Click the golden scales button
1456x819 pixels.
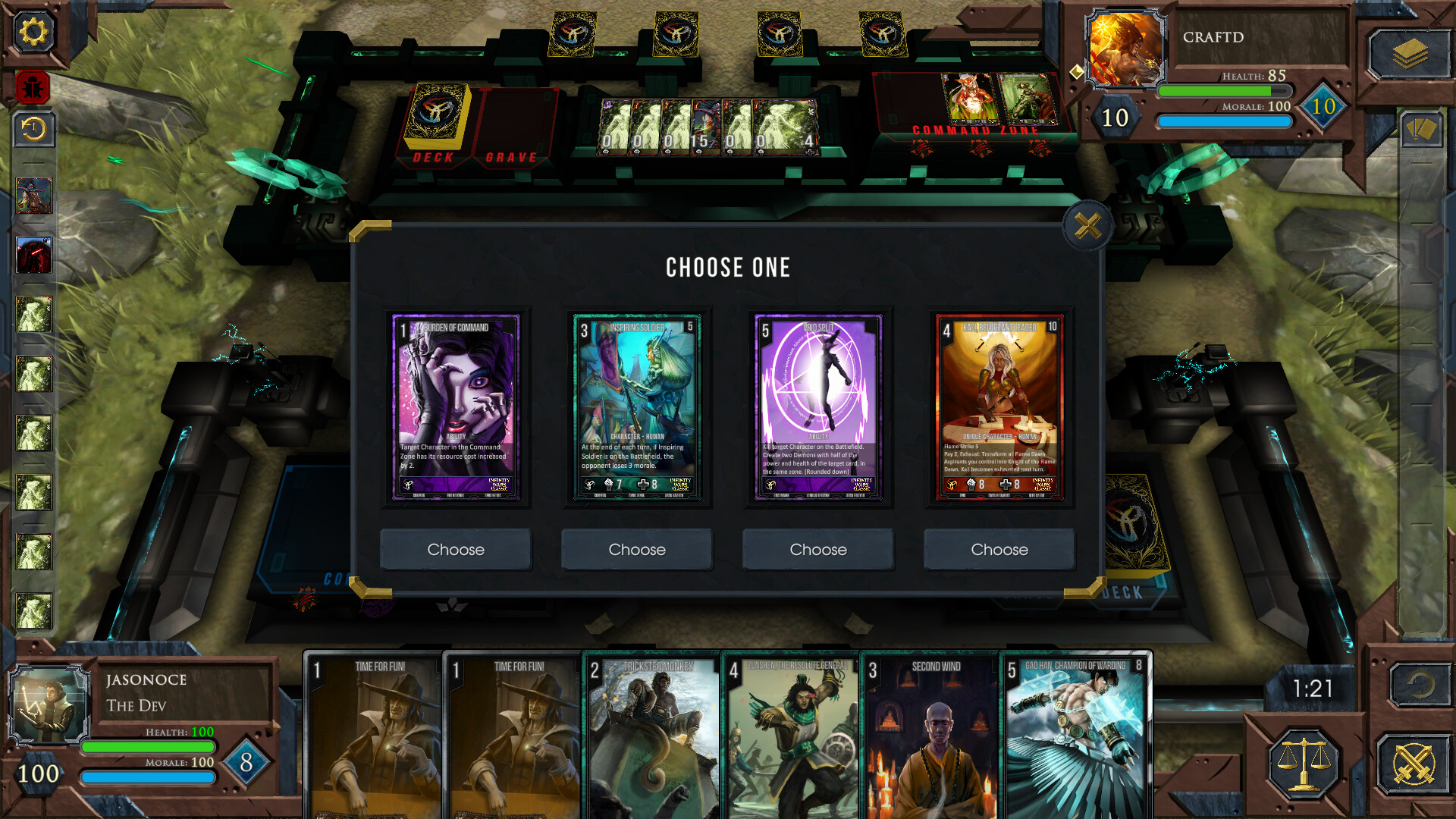pos(1303,762)
